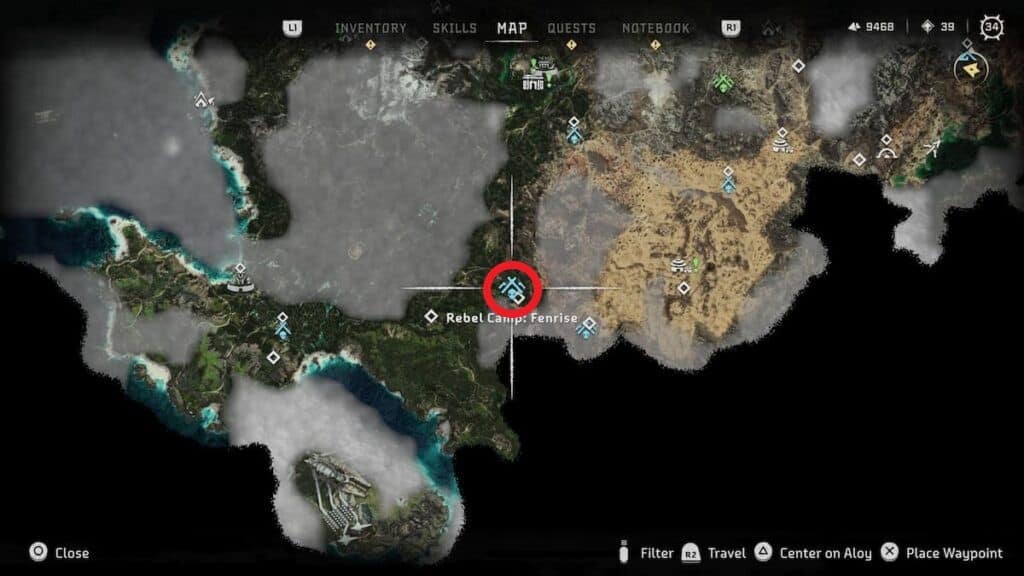Select the columned settlement marker below the Map tab
Image resolution: width=1024 pixels, height=576 pixels.
tap(539, 75)
